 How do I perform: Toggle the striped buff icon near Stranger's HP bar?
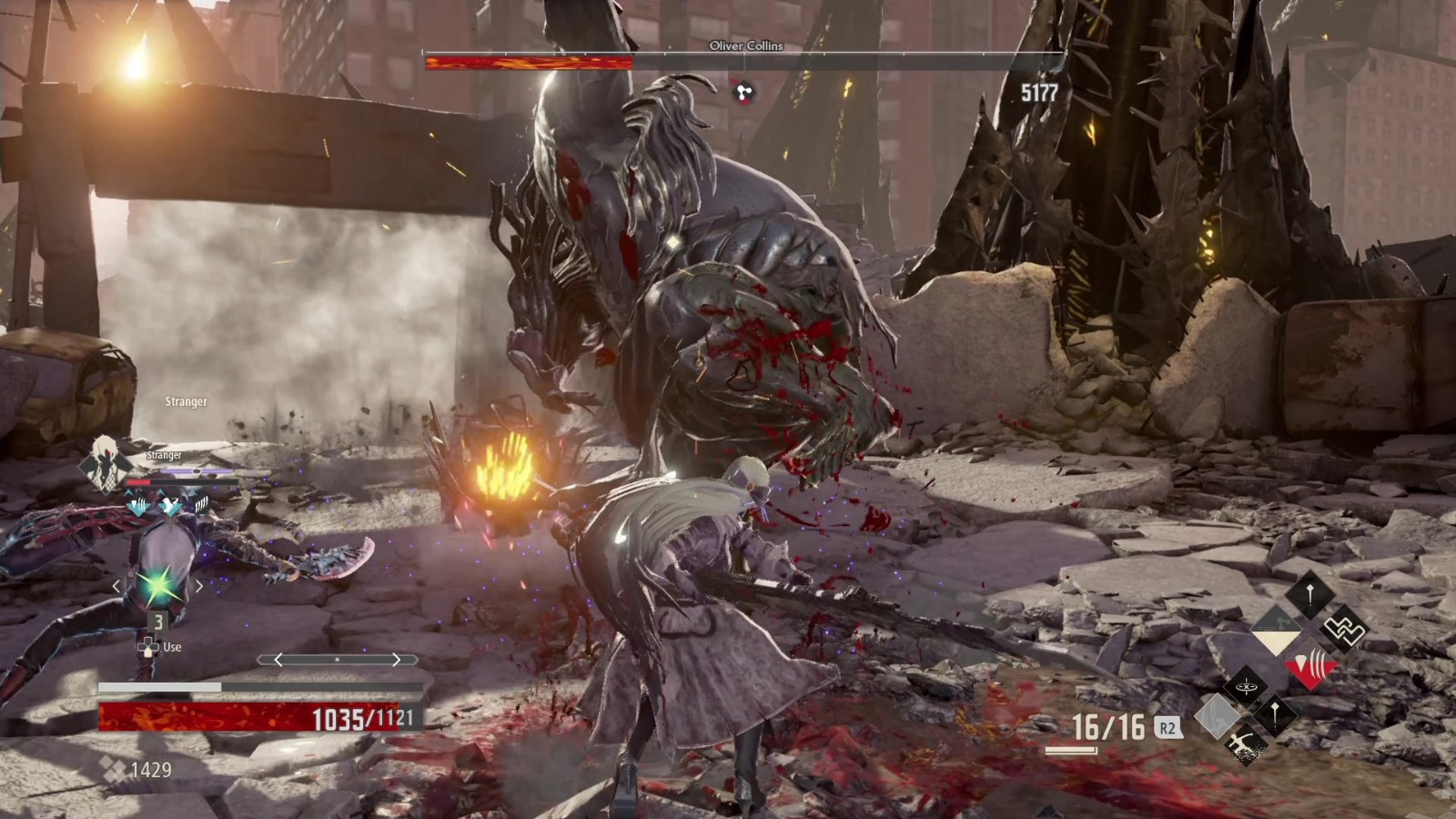tap(201, 505)
